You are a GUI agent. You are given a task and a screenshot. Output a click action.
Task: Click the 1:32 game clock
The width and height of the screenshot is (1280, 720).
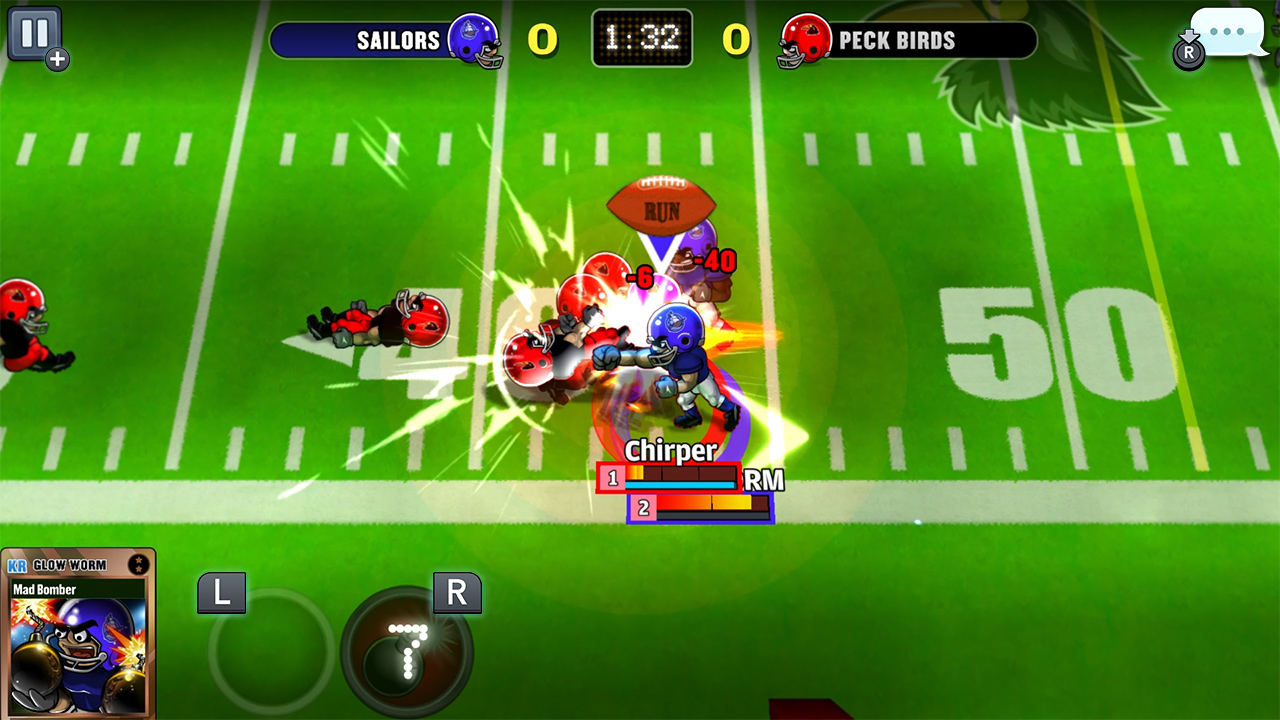click(x=641, y=38)
